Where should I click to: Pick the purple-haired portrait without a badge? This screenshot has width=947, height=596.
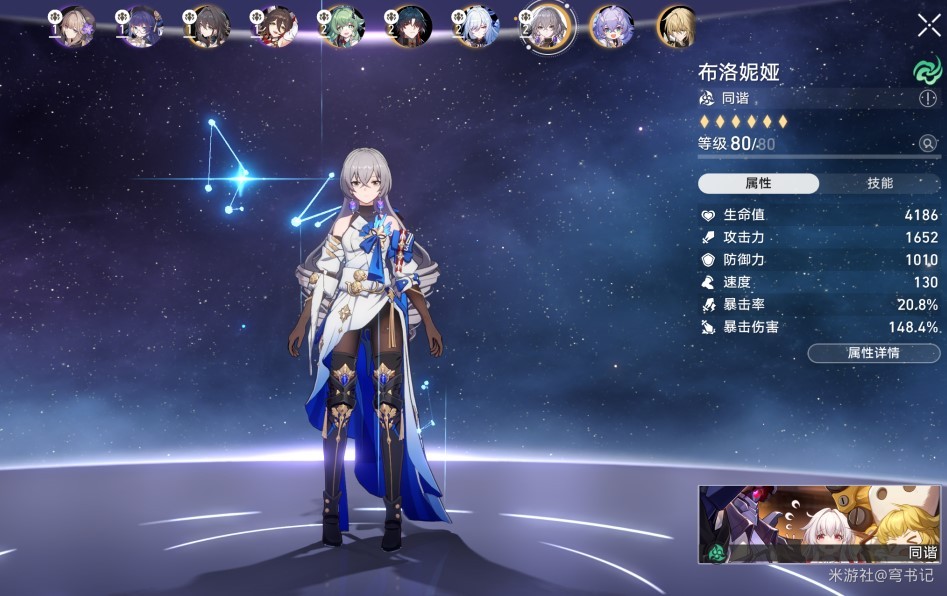[610, 27]
